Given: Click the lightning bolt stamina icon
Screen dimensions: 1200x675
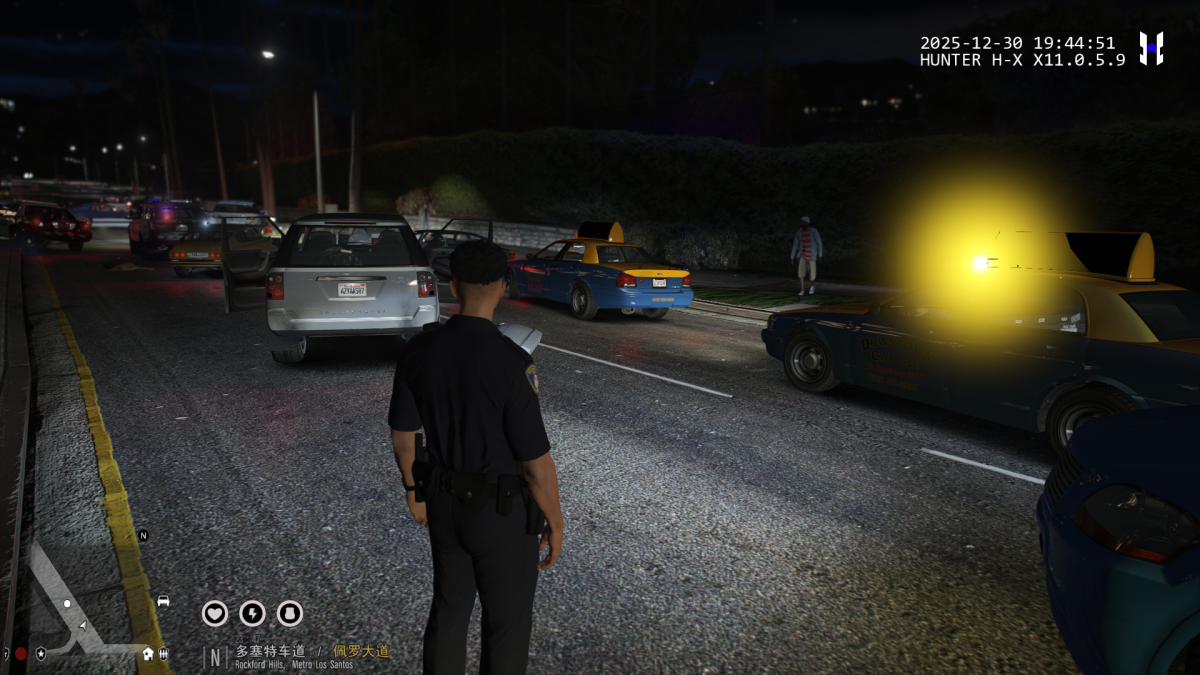Looking at the screenshot, I should [252, 613].
